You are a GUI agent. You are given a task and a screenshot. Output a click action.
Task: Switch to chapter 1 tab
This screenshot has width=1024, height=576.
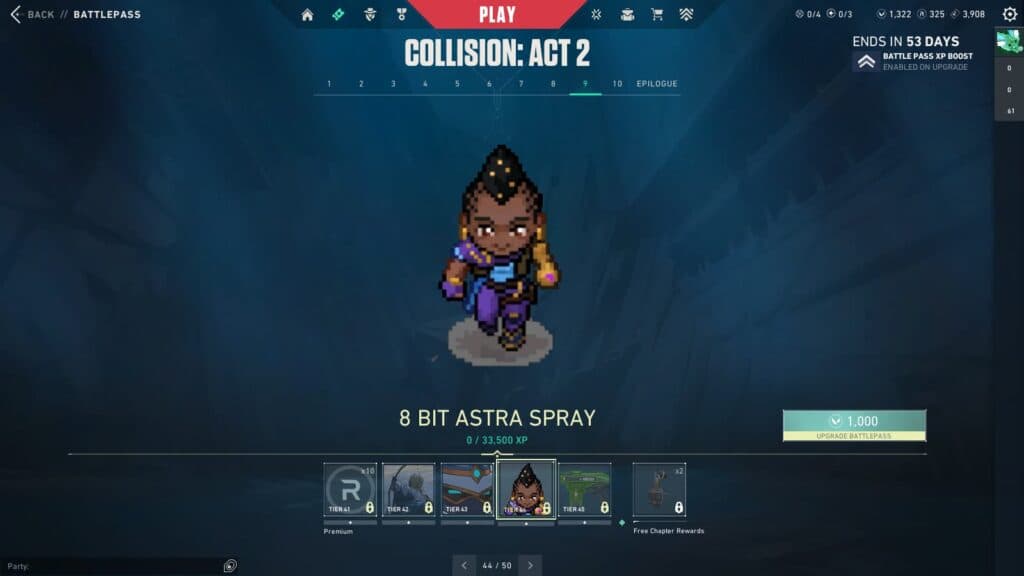pos(329,84)
